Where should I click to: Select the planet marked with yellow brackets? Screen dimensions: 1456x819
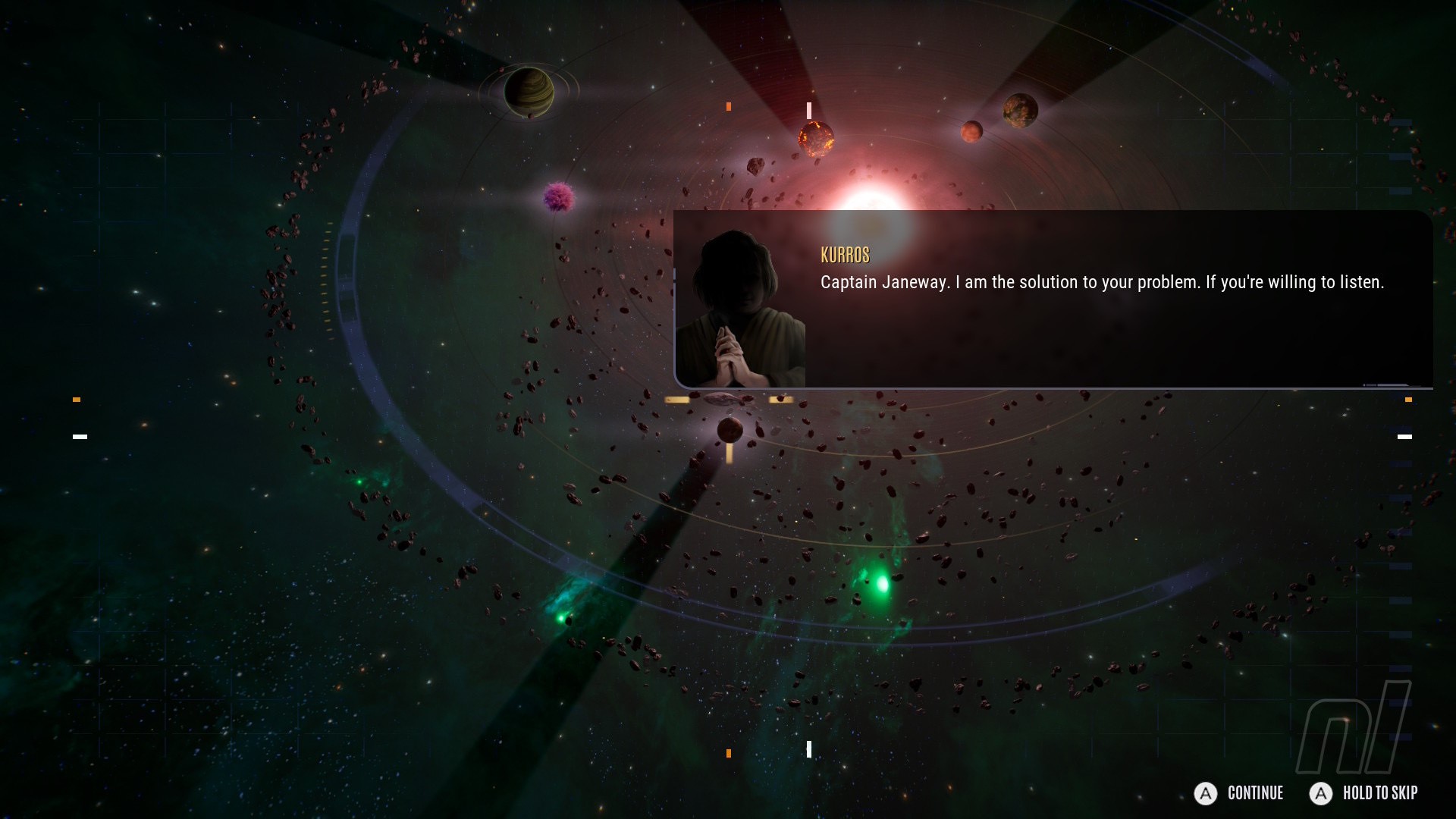(730, 430)
